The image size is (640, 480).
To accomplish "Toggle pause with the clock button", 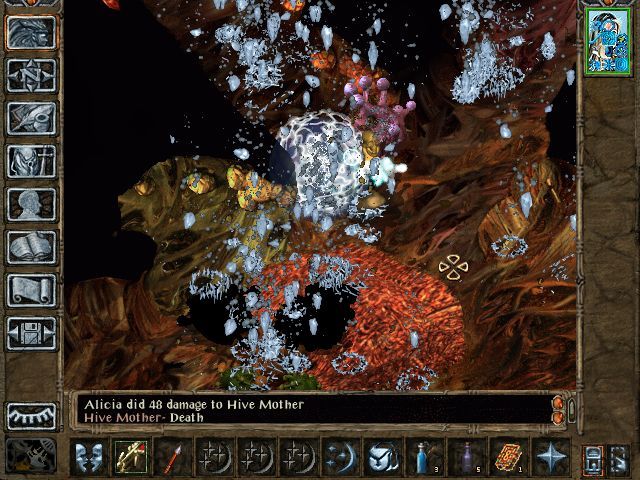I will pos(31,455).
